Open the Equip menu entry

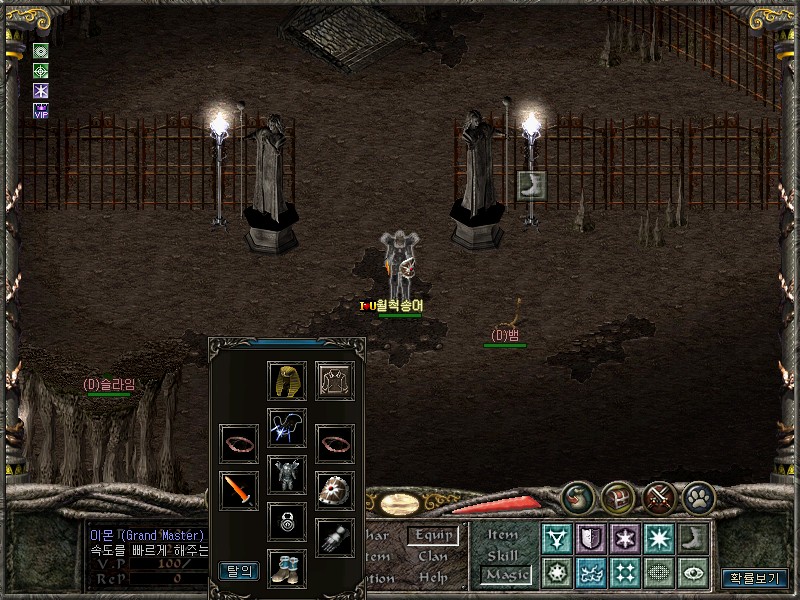[433, 536]
